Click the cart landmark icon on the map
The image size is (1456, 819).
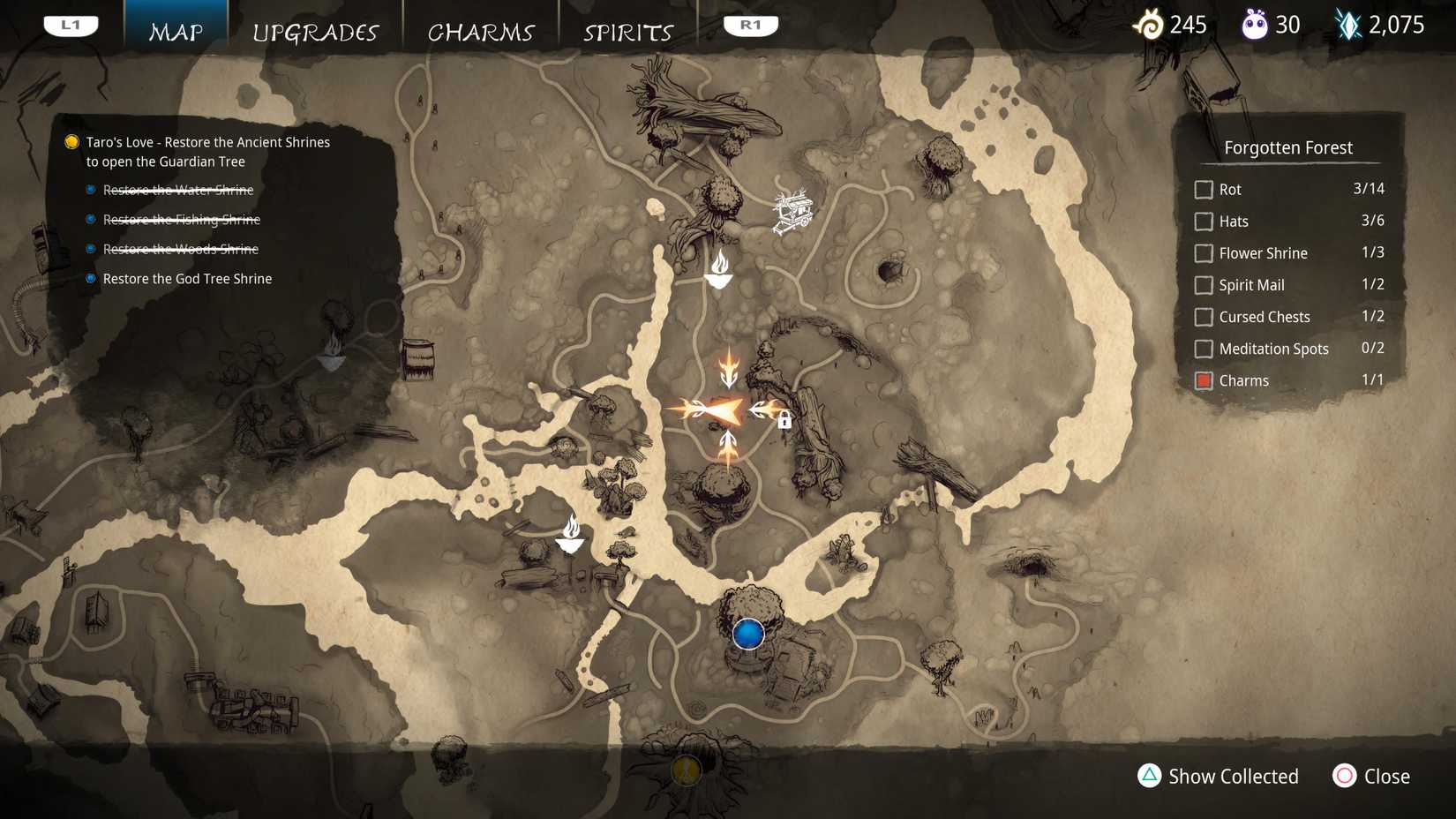tap(793, 211)
